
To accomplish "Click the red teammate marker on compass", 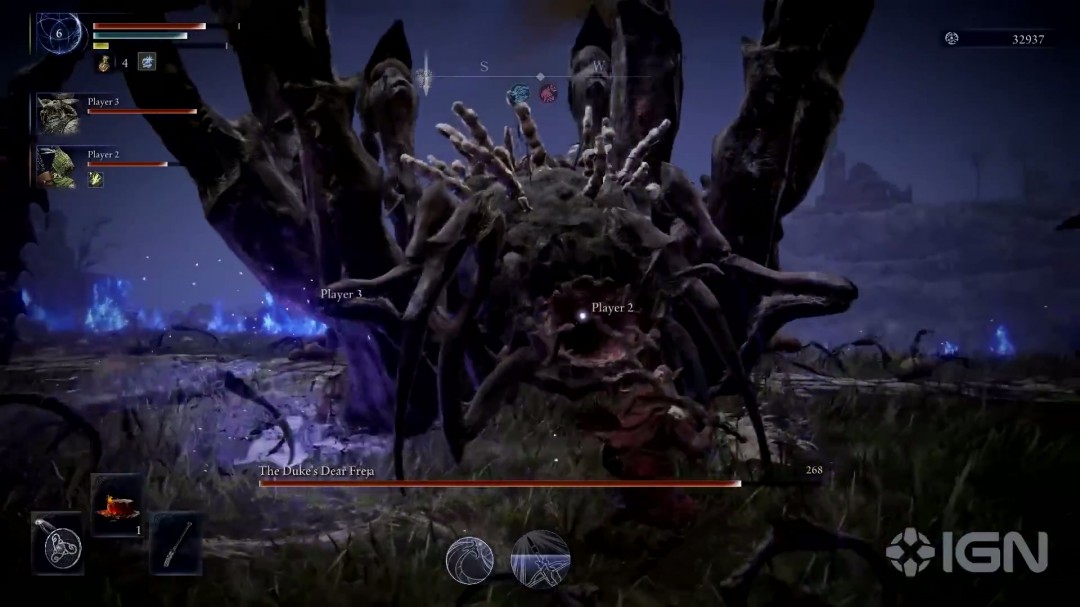I will tap(548, 94).
